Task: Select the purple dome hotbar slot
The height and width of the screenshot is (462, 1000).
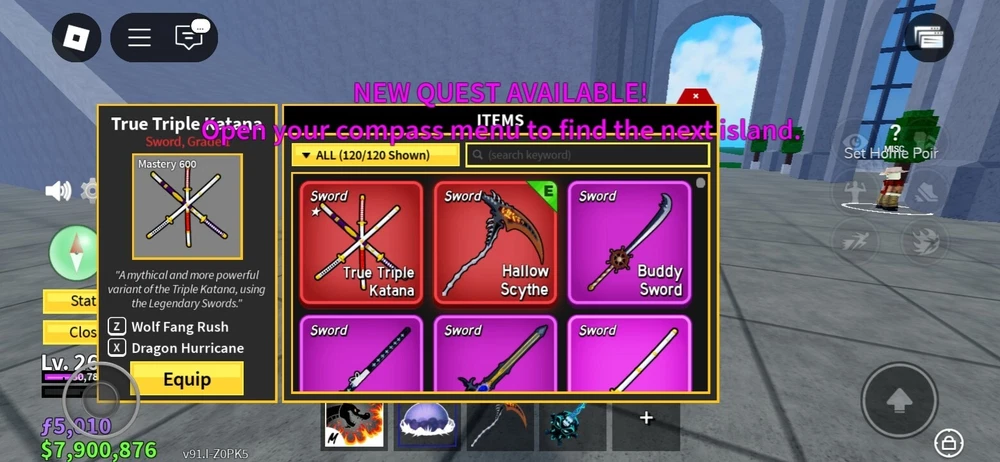Action: coord(427,425)
